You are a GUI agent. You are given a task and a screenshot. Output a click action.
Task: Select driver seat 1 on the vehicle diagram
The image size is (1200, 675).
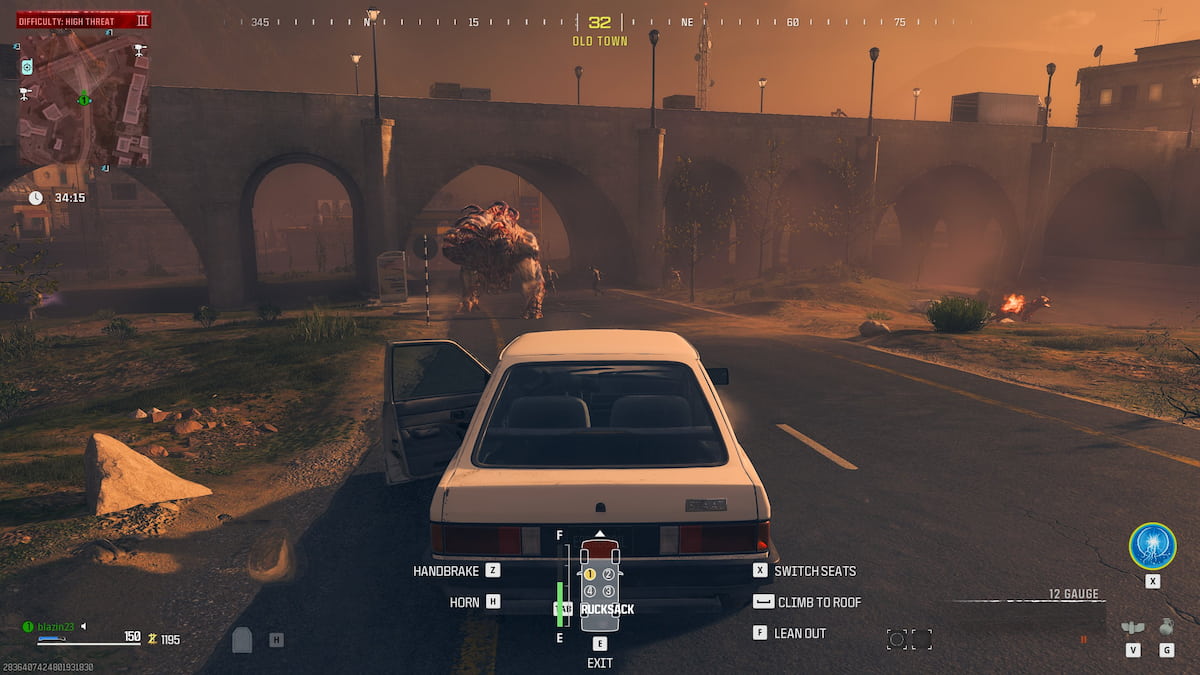[590, 574]
